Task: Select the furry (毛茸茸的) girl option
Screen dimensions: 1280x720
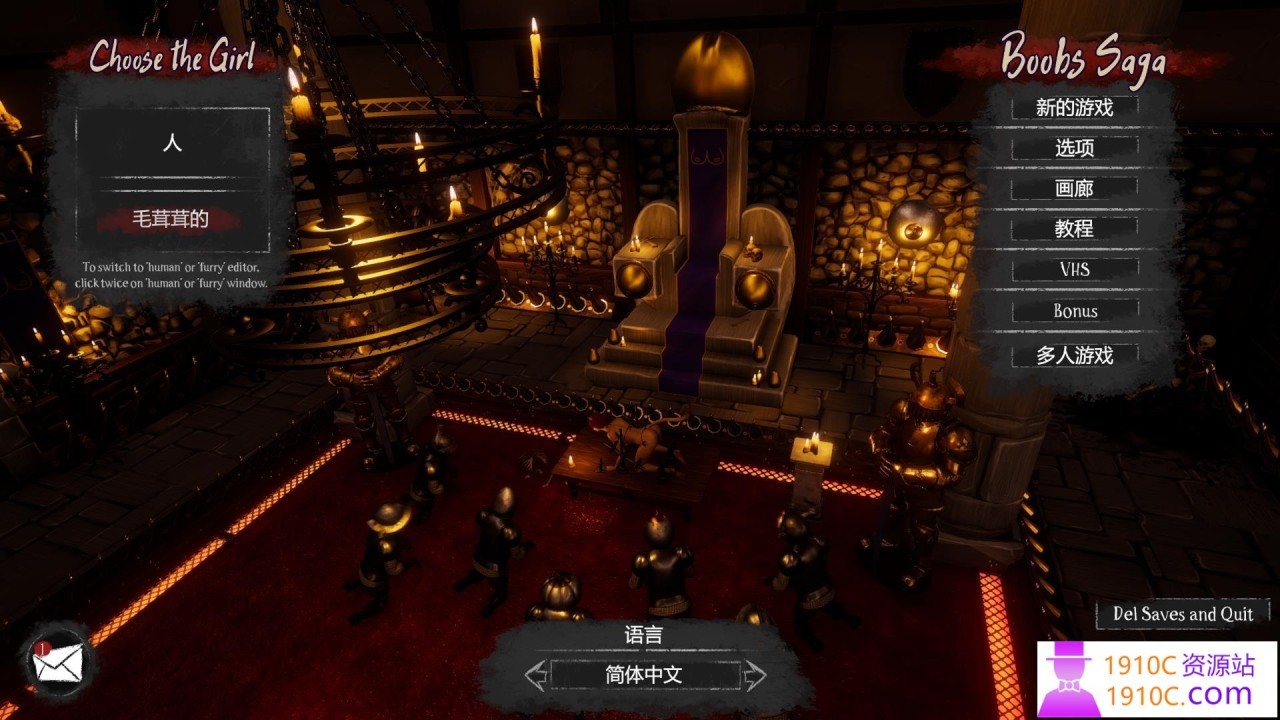Action: point(171,219)
